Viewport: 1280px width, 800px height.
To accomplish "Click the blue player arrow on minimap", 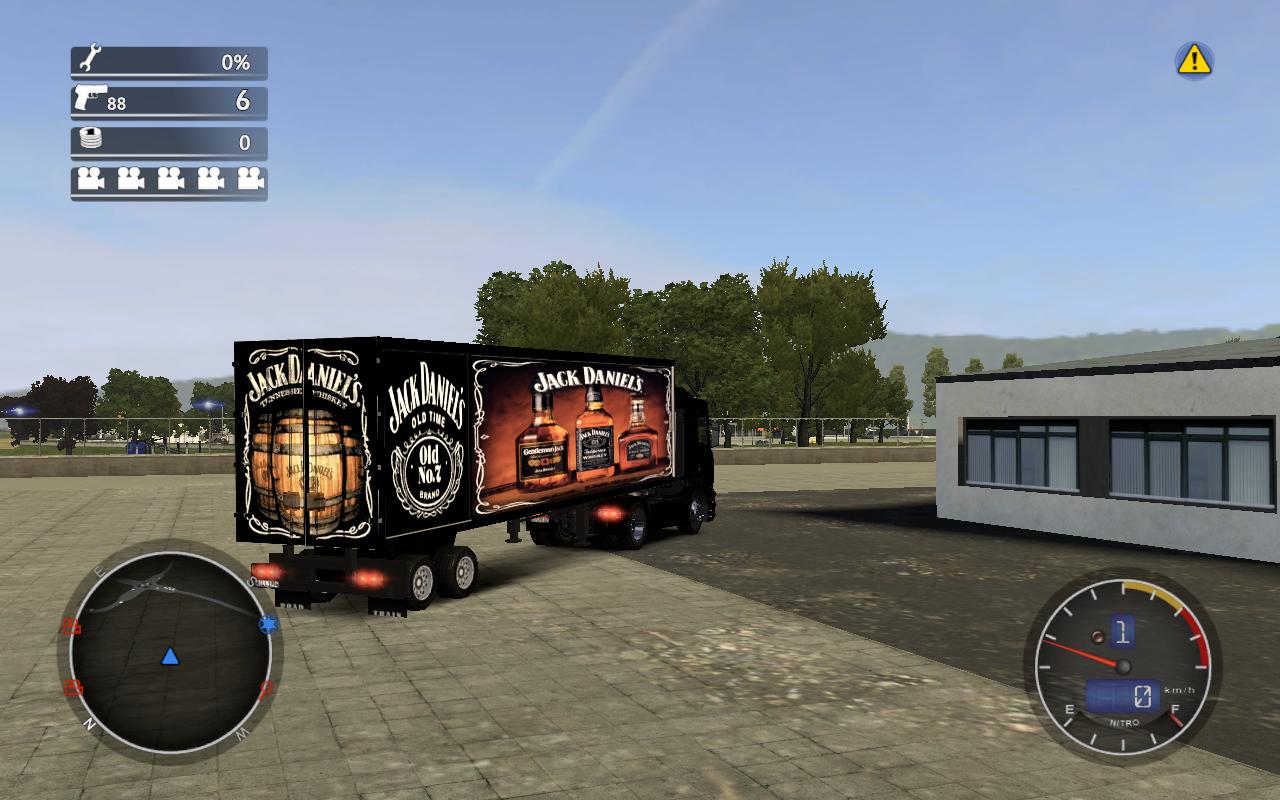I will [170, 656].
